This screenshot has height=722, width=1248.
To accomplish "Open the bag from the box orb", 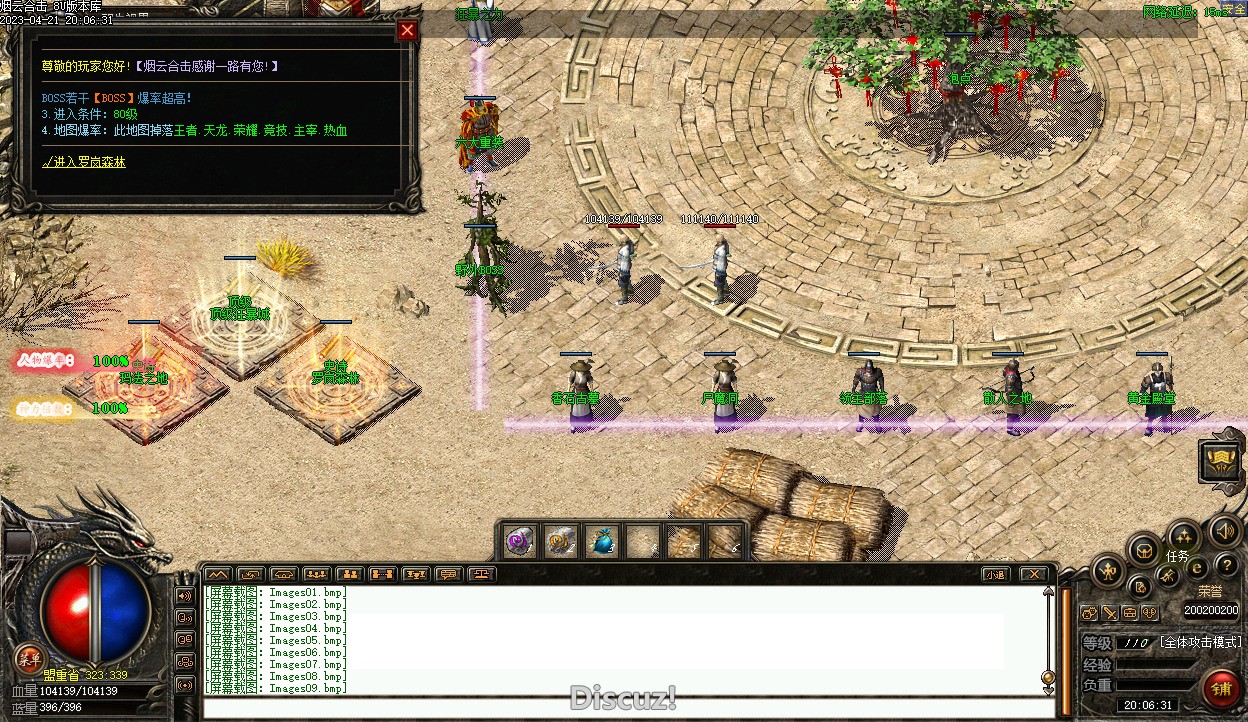I will pyautogui.click(x=1143, y=549).
